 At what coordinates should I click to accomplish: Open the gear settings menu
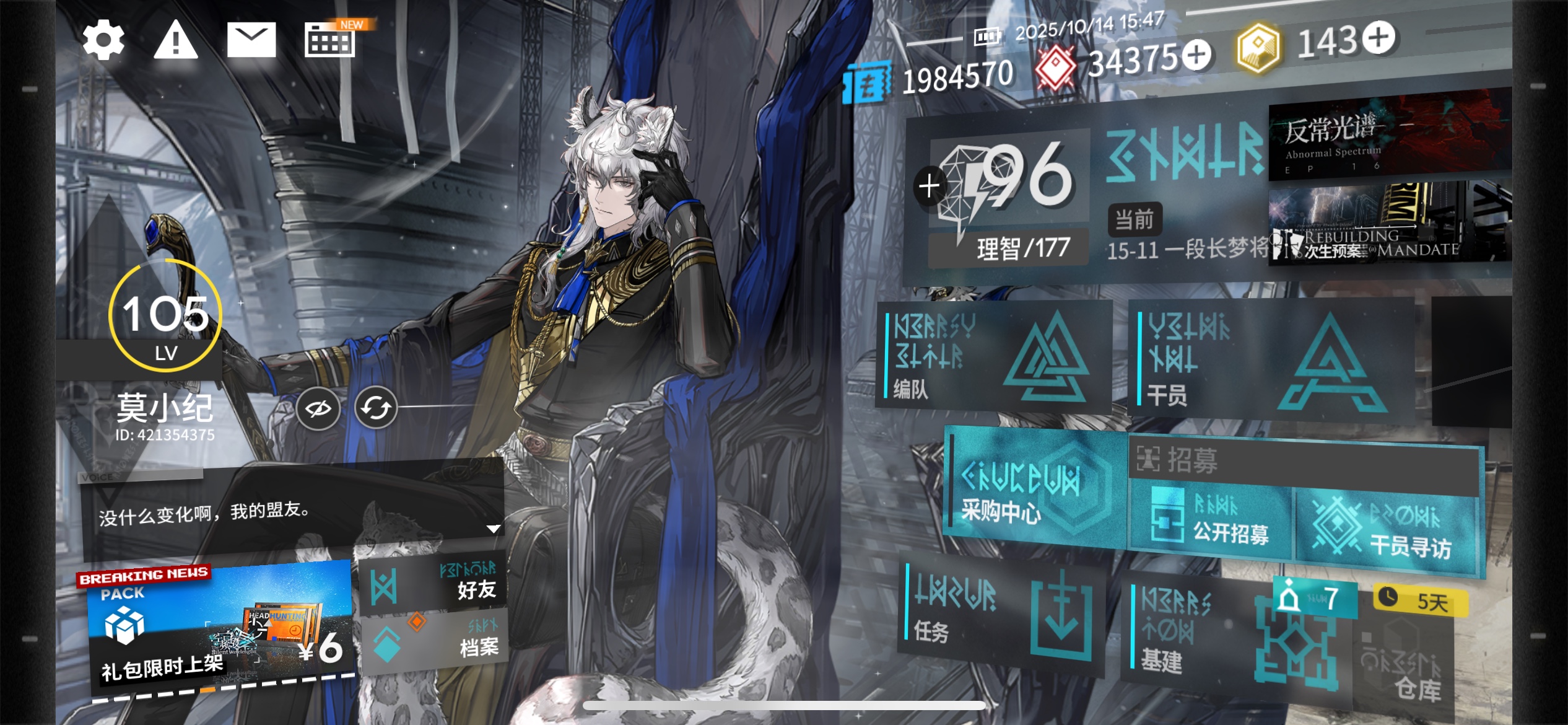click(x=103, y=40)
